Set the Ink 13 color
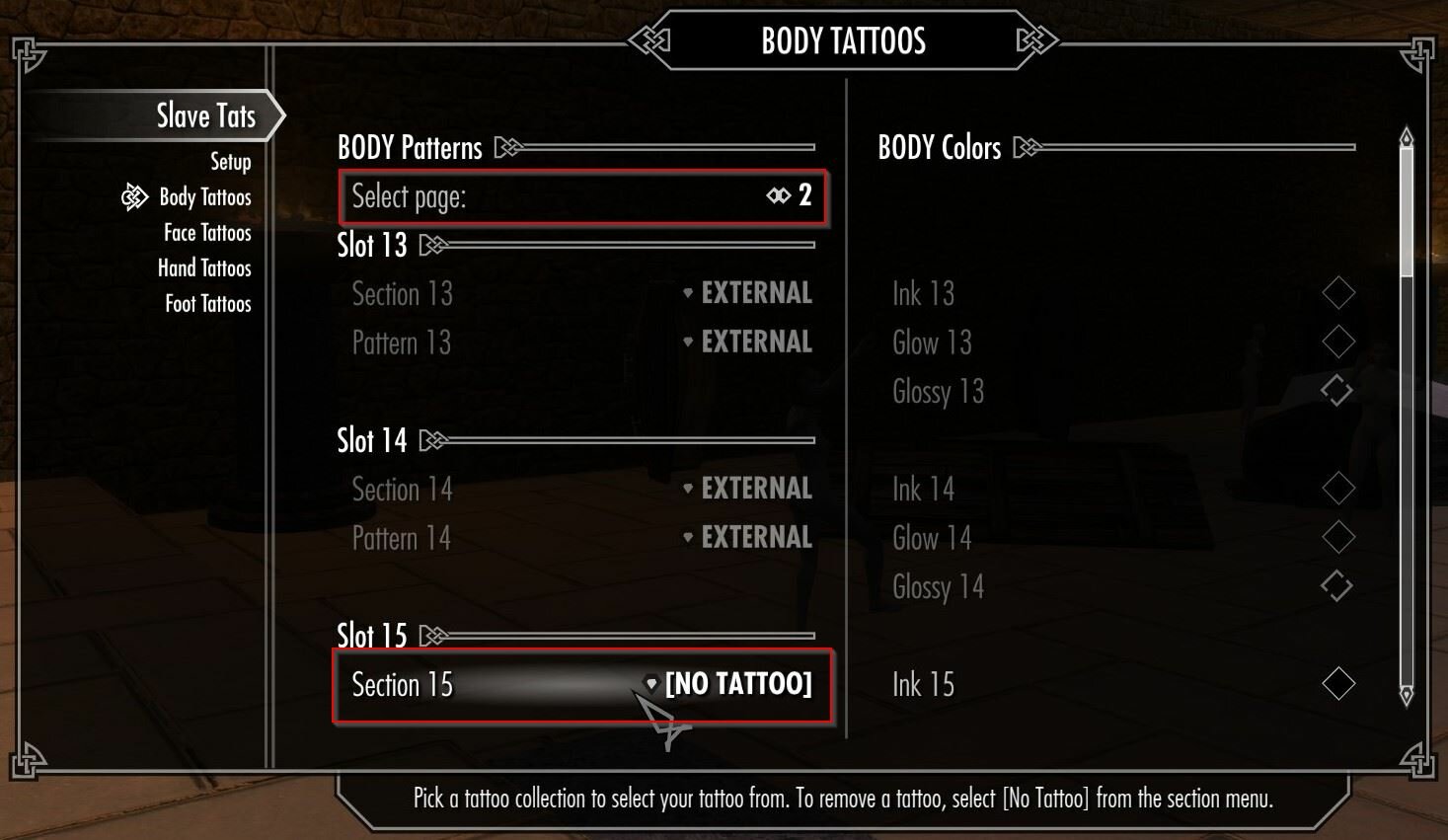This screenshot has height=840, width=1448. tap(1337, 293)
